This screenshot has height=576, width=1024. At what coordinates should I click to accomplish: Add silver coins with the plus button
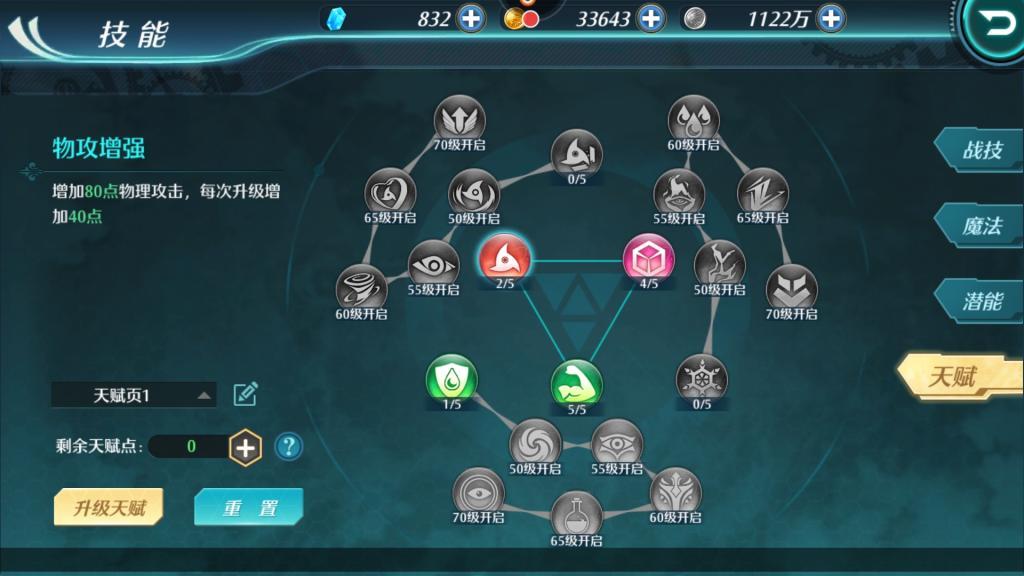click(830, 18)
